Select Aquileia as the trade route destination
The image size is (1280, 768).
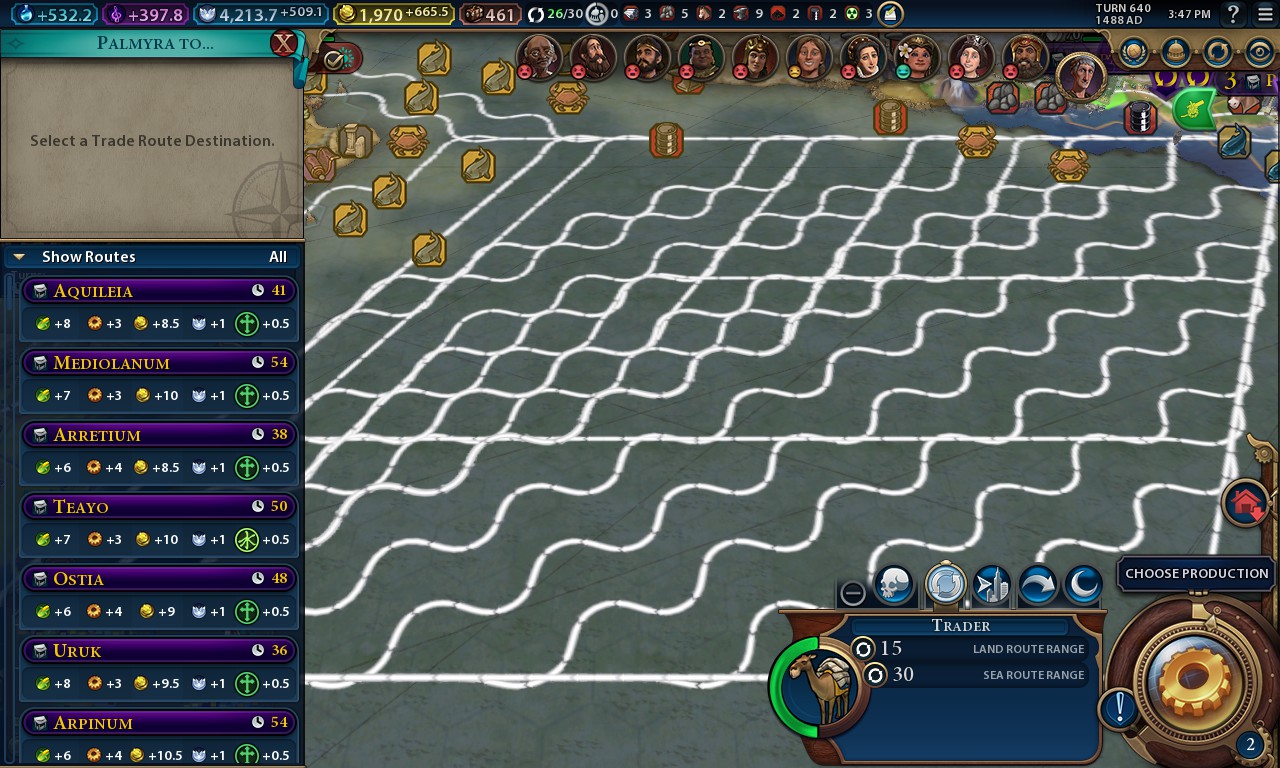click(159, 291)
